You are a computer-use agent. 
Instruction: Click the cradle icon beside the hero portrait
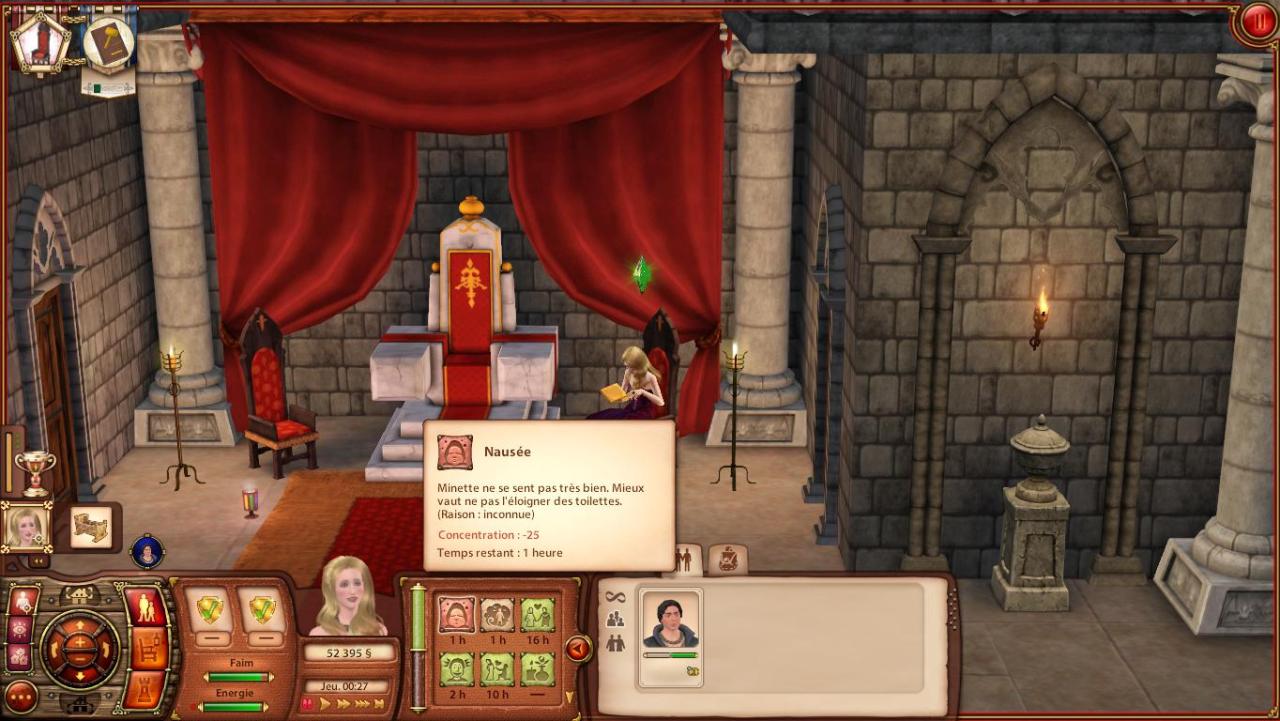[91, 527]
